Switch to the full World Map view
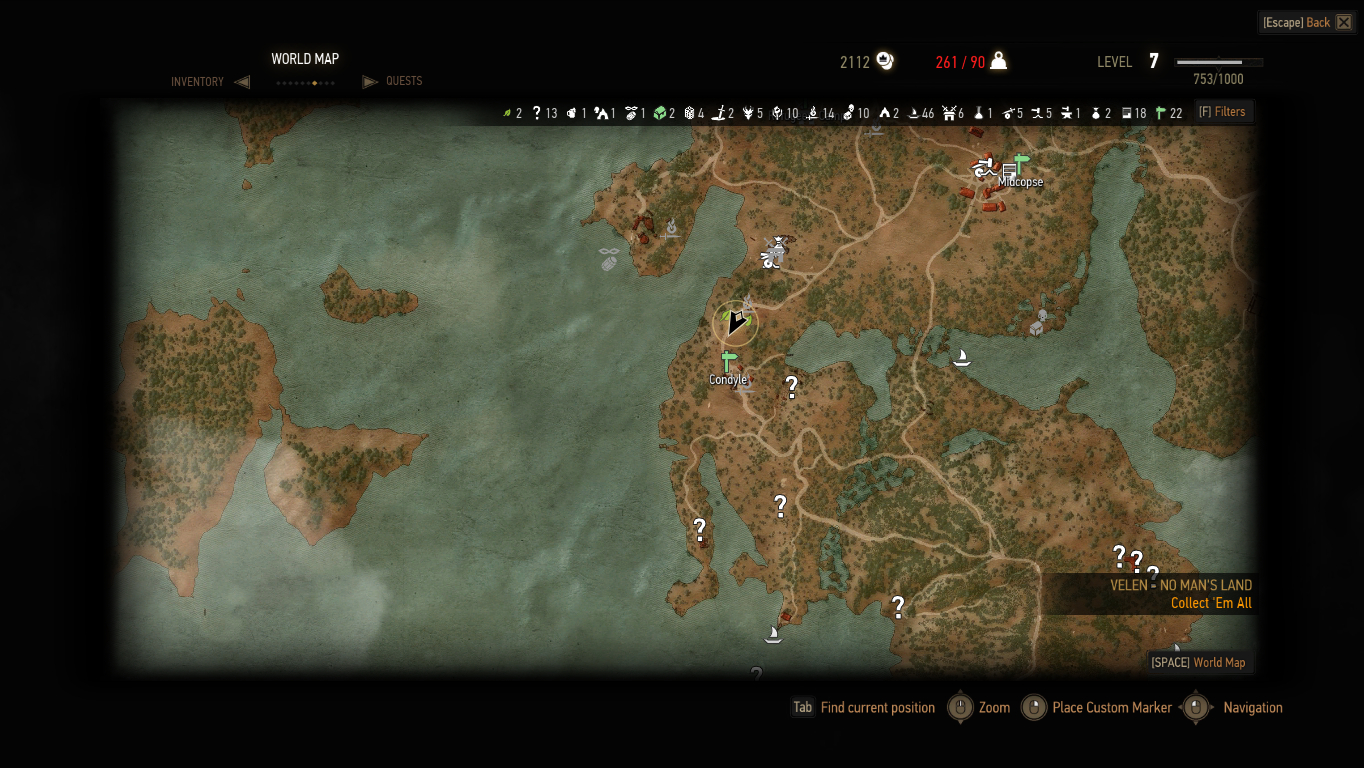Viewport: 1364px width, 768px height. click(1198, 662)
